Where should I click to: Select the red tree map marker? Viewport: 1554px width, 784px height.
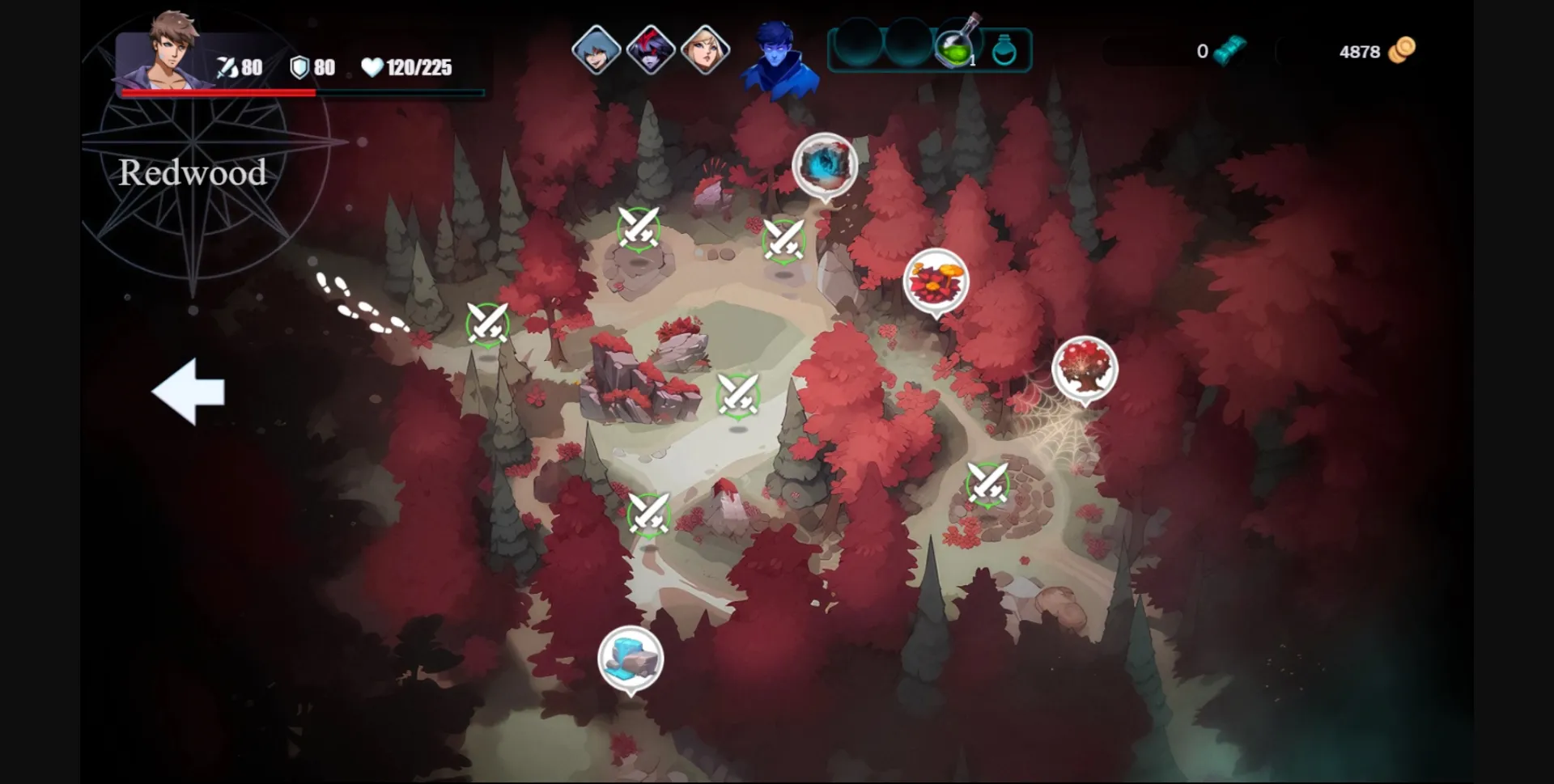[x=1085, y=368]
